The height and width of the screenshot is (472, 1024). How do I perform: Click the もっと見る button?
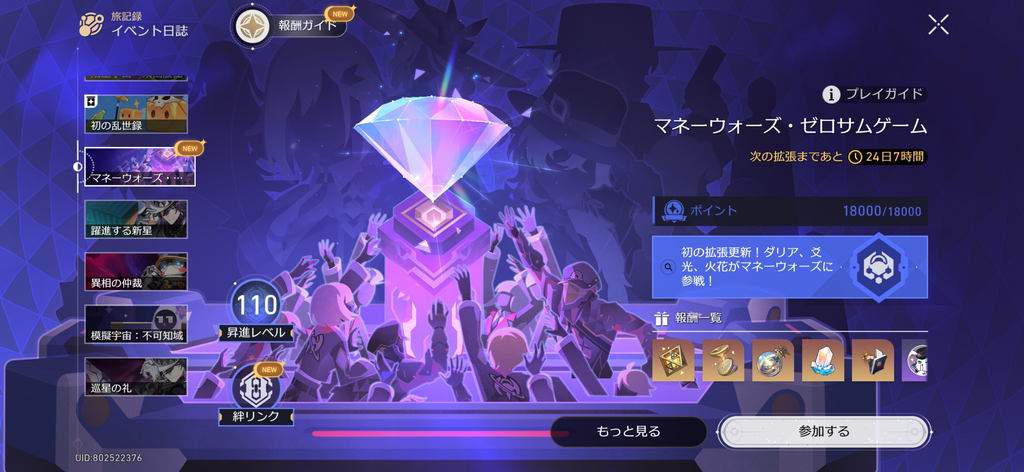(628, 431)
